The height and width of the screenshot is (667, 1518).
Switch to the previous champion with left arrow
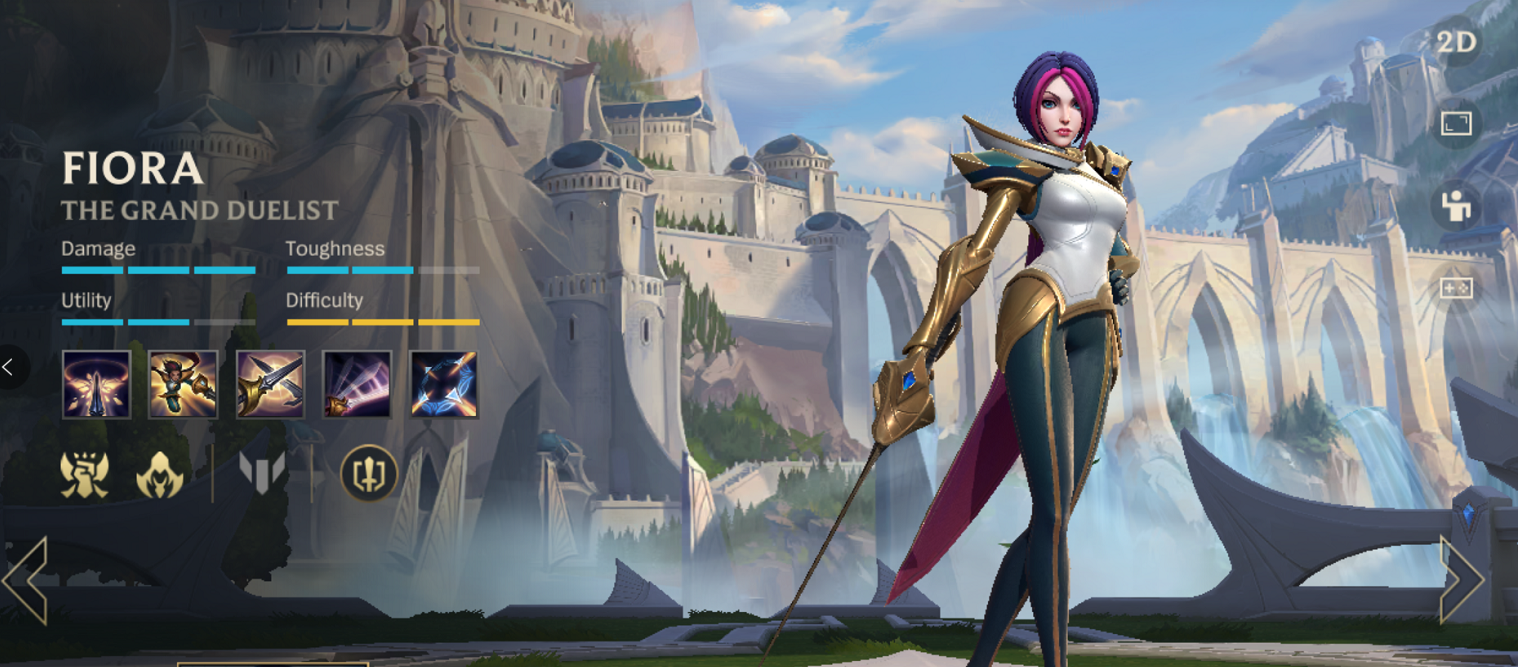tap(25, 580)
